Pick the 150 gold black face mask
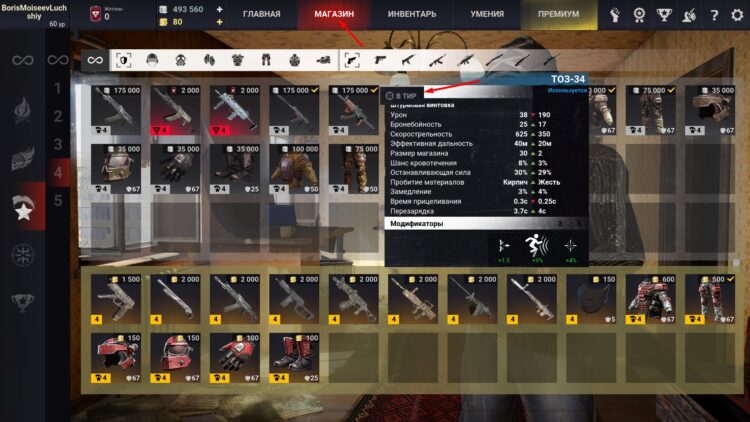Image resolution: width=750 pixels, height=422 pixels. pos(595,295)
